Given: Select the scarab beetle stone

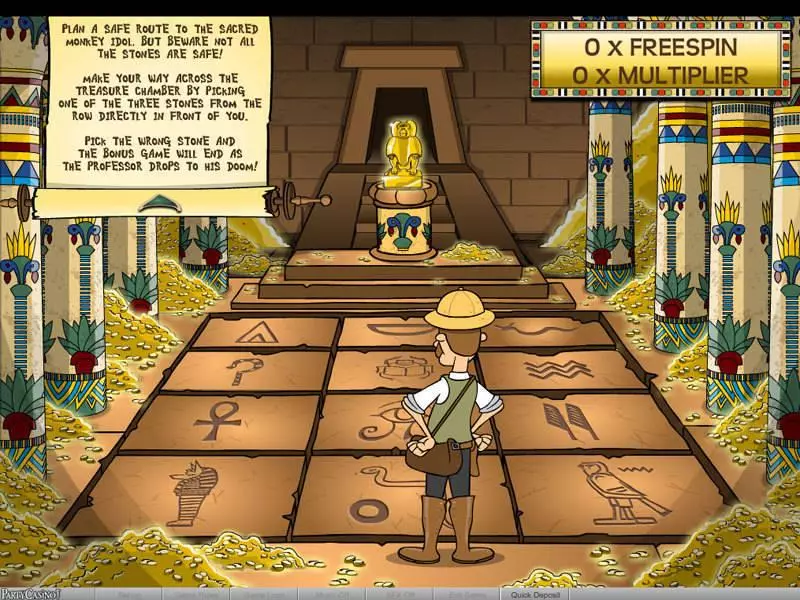Looking at the screenshot, I should tap(398, 369).
